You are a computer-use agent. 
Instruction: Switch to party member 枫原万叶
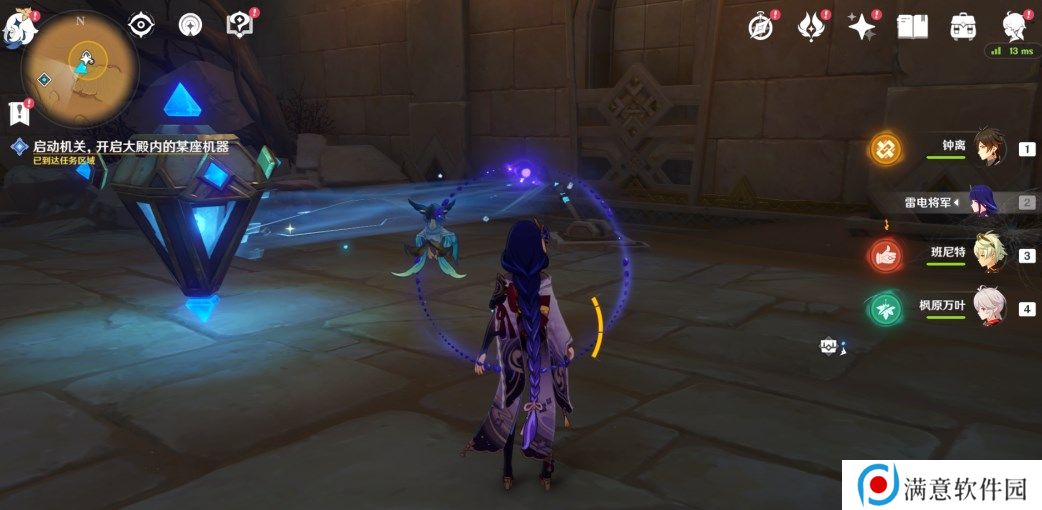pyautogui.click(x=988, y=307)
